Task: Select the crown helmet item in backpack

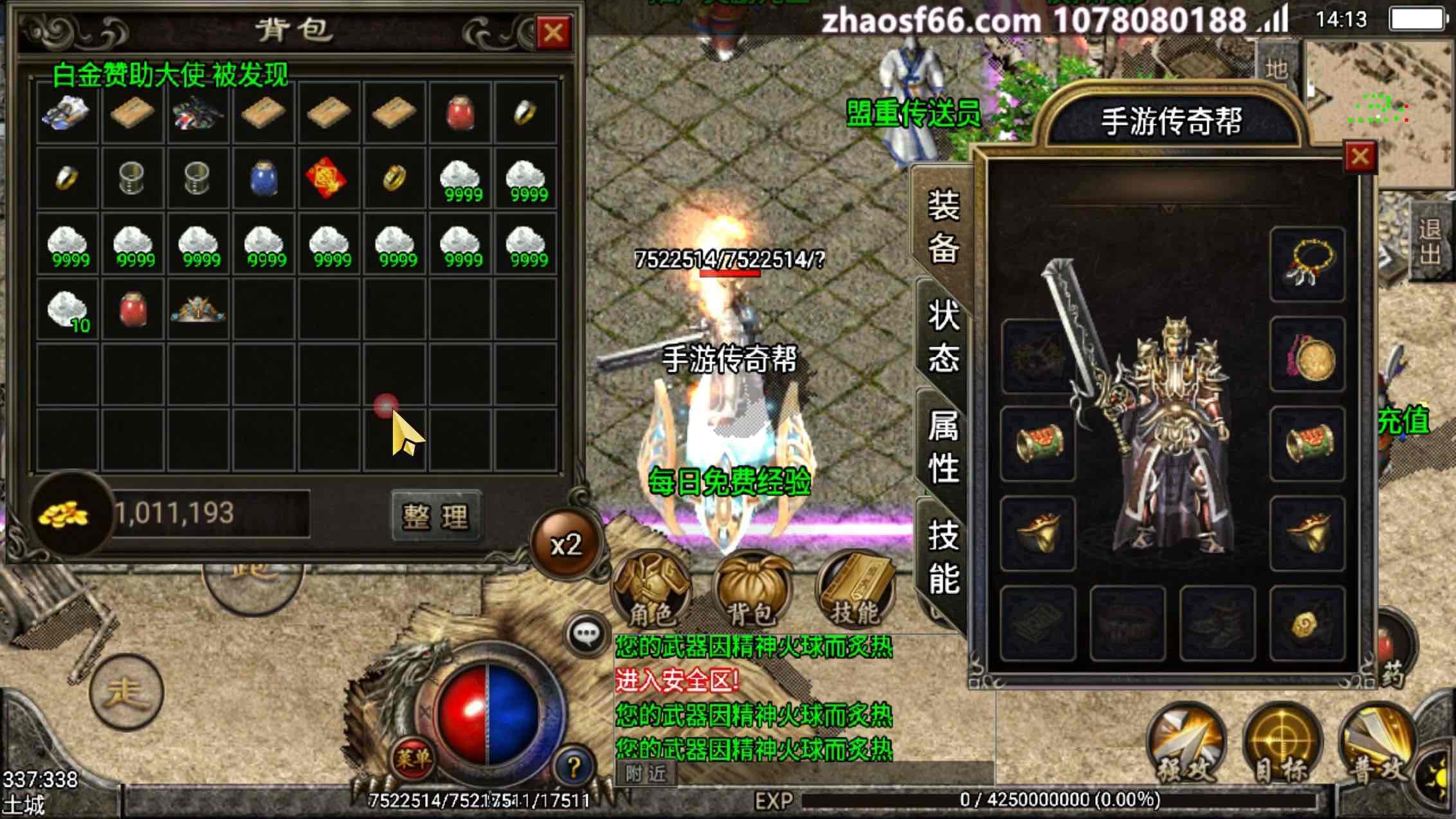Action: point(198,309)
